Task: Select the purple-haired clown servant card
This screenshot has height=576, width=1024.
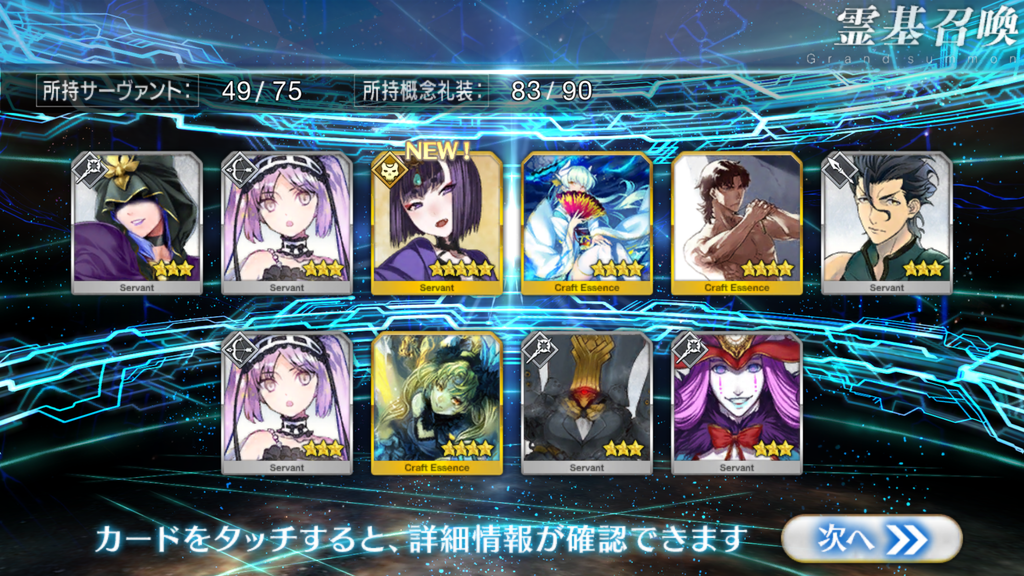Action: pyautogui.click(x=737, y=403)
